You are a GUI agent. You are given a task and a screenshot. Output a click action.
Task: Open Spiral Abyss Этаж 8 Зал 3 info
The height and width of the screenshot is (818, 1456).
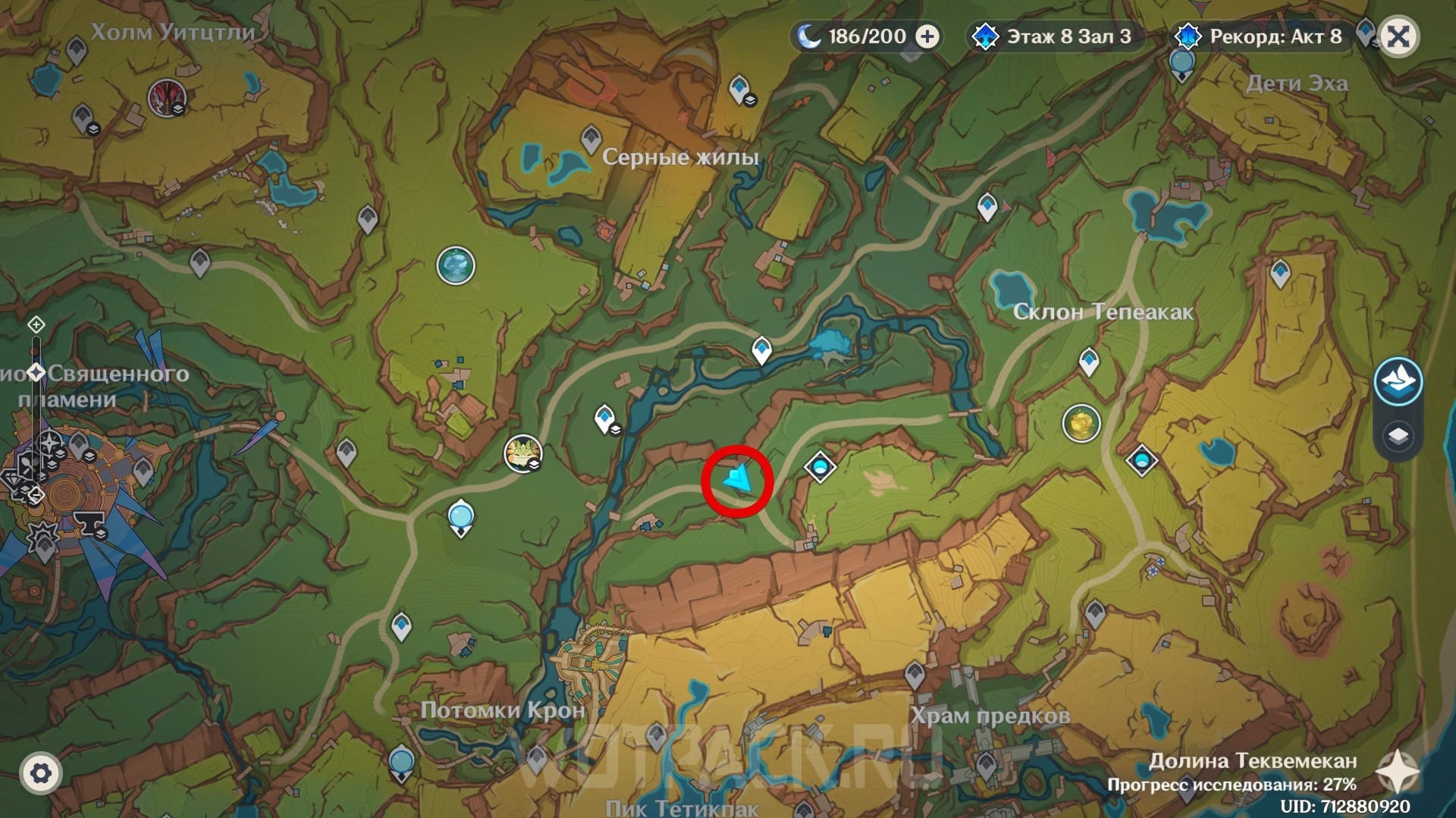pos(1054,36)
